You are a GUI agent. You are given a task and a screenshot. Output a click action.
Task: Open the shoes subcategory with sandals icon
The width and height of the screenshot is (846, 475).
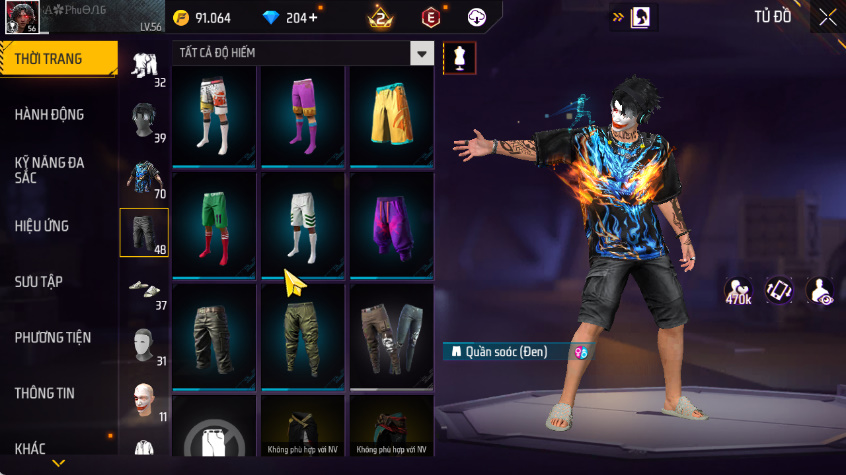[x=145, y=290]
